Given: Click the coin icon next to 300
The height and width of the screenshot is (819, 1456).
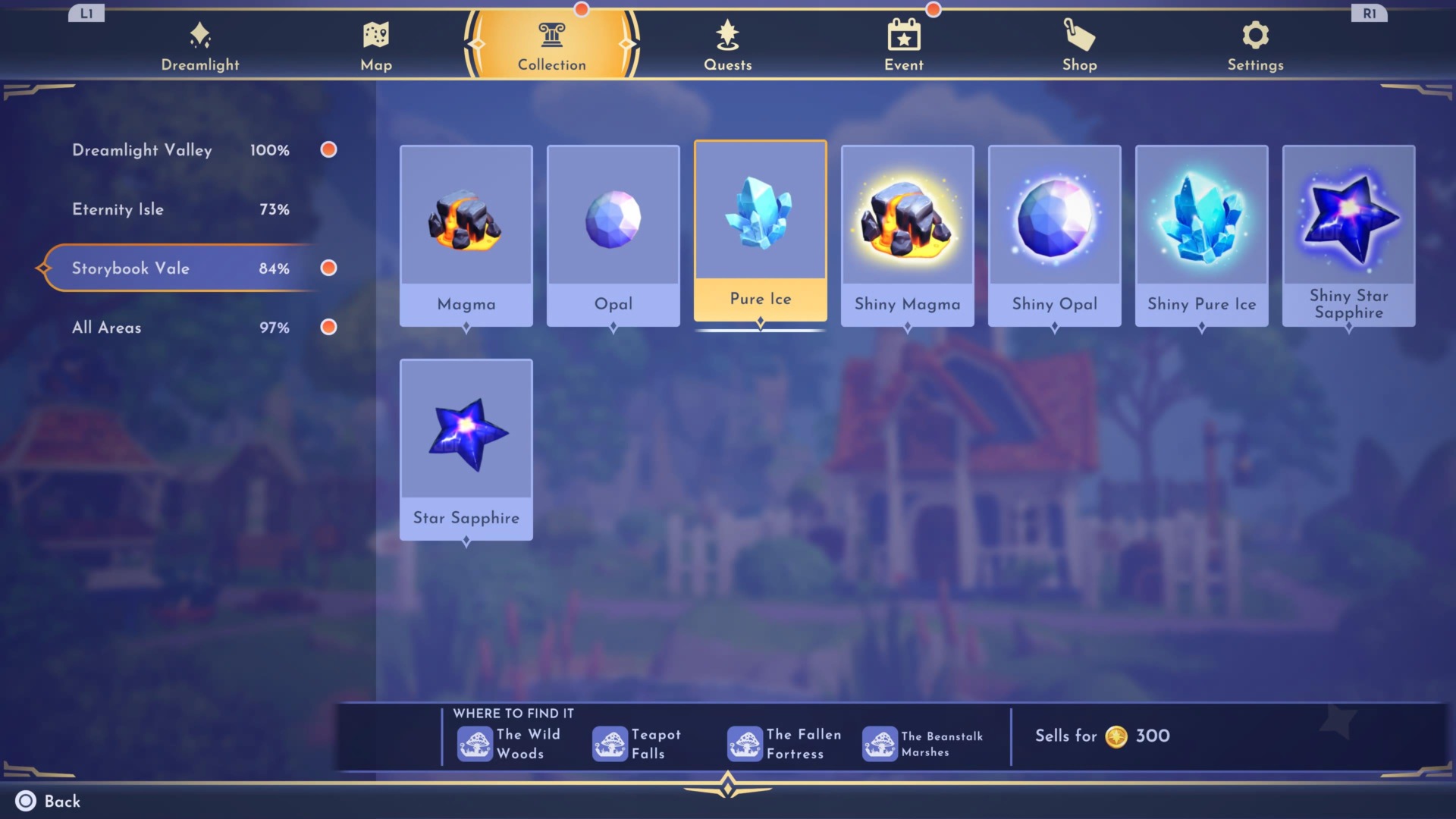Looking at the screenshot, I should point(1116,736).
